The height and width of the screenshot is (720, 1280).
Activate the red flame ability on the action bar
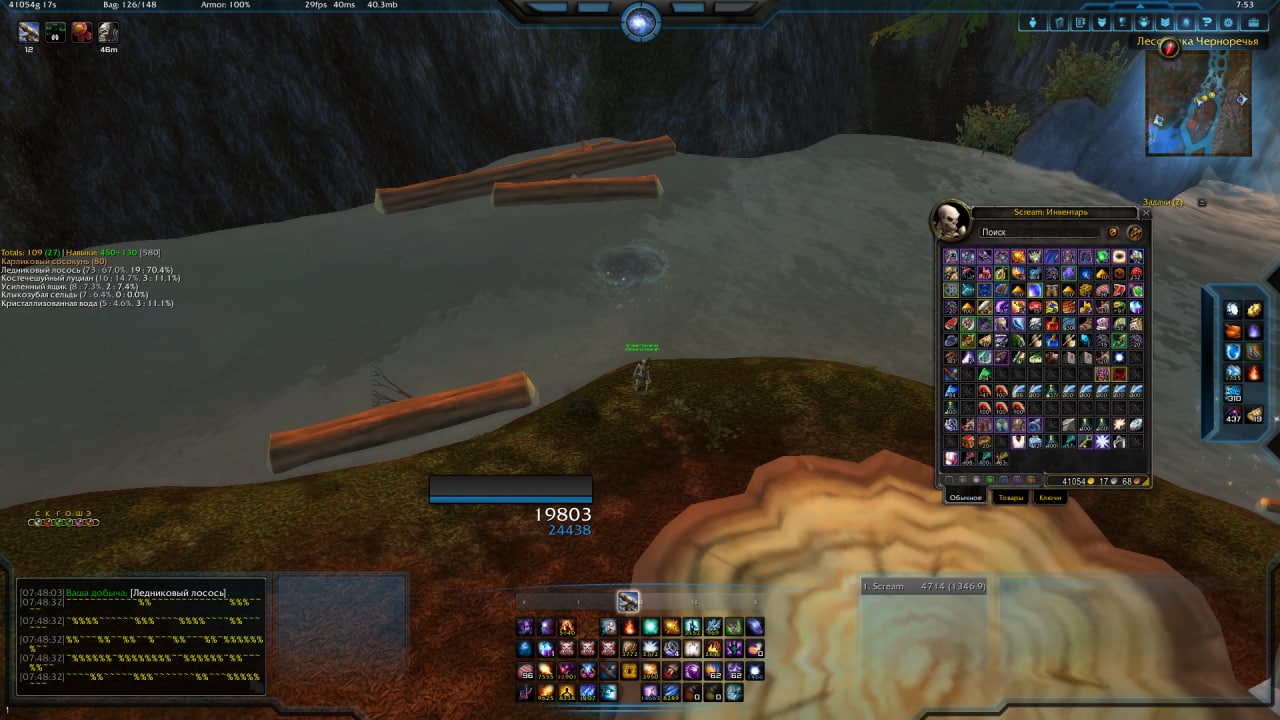tap(630, 627)
